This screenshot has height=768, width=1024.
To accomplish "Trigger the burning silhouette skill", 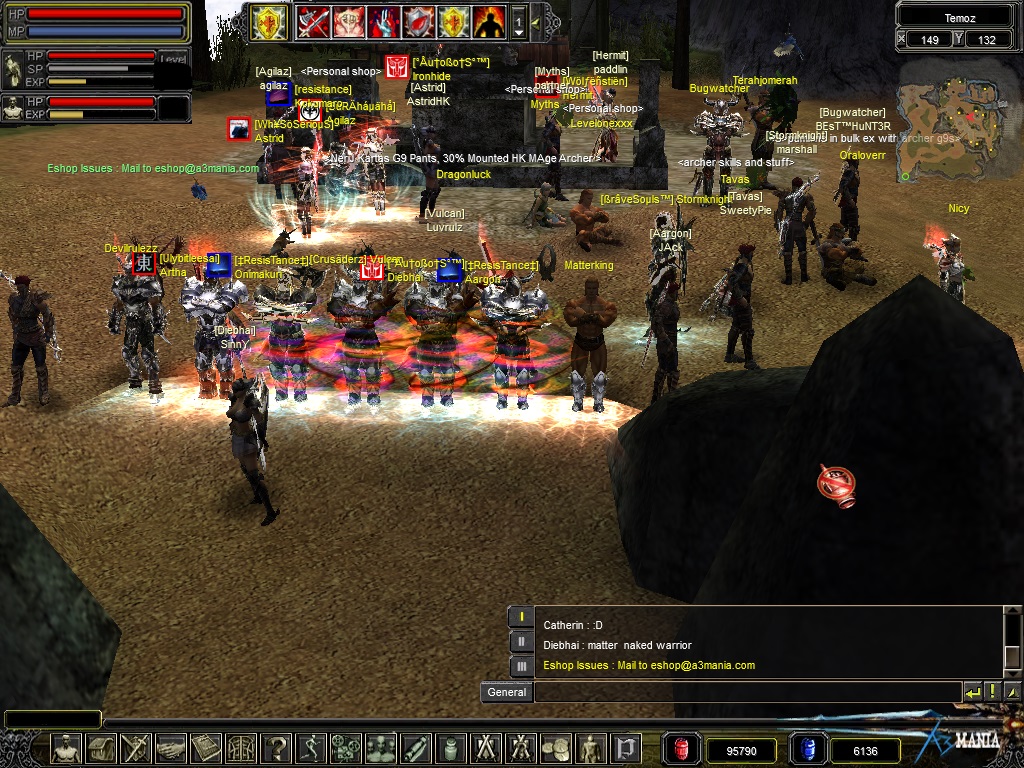I will click(488, 21).
